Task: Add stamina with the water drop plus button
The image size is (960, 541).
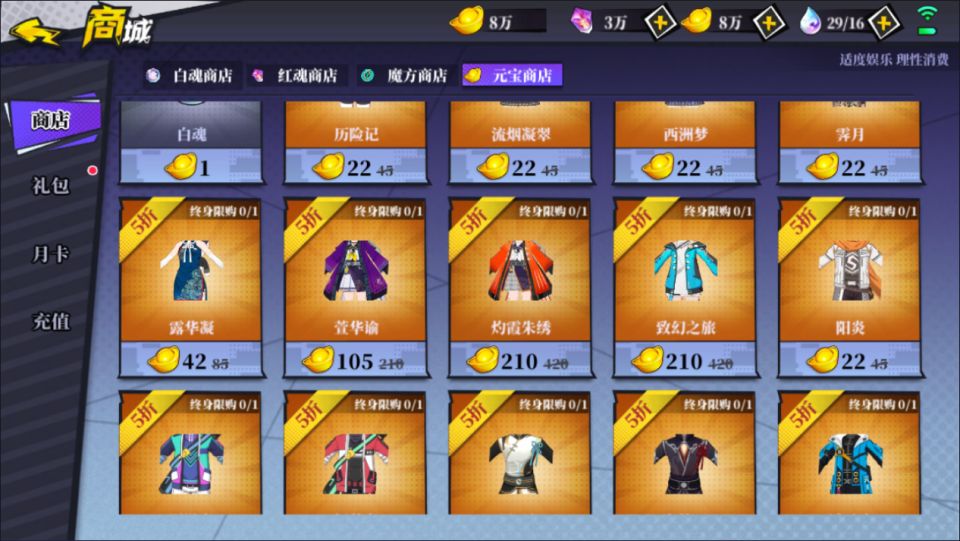Action: [x=884, y=22]
